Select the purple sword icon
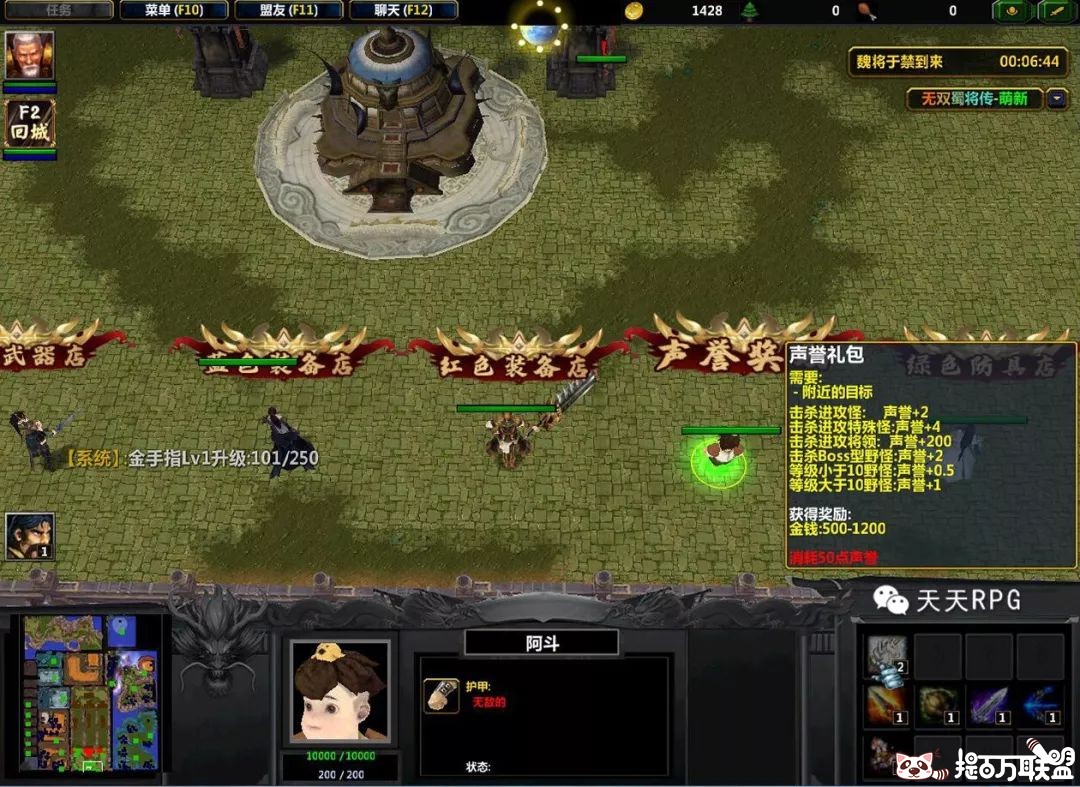 (989, 704)
